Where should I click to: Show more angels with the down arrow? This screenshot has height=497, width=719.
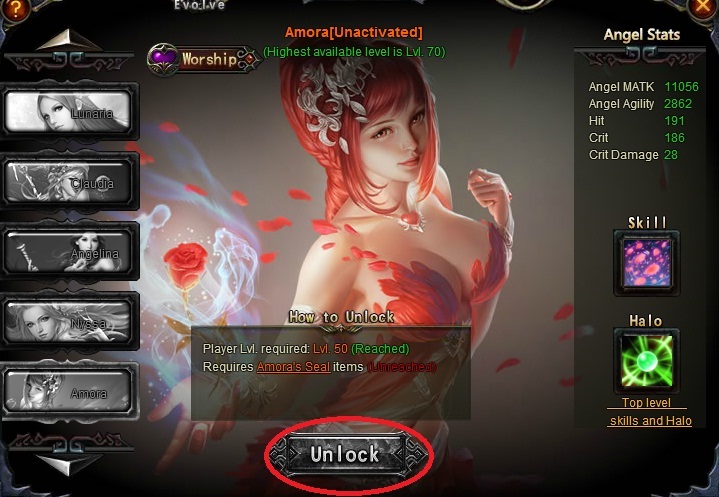pyautogui.click(x=70, y=463)
